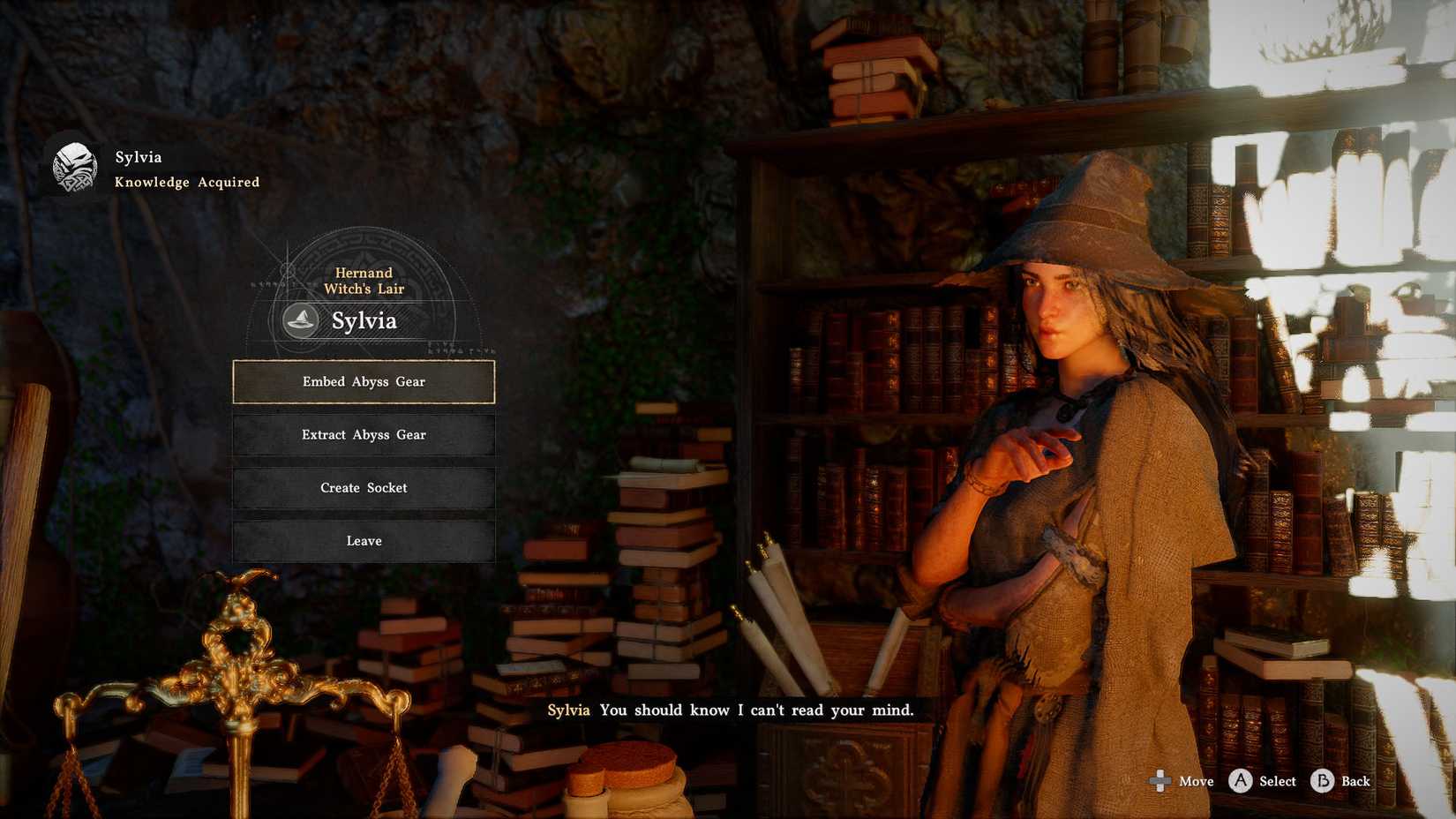Viewport: 1456px width, 819px height.
Task: Click the Move label near the D-pad prompt
Action: point(1197,782)
